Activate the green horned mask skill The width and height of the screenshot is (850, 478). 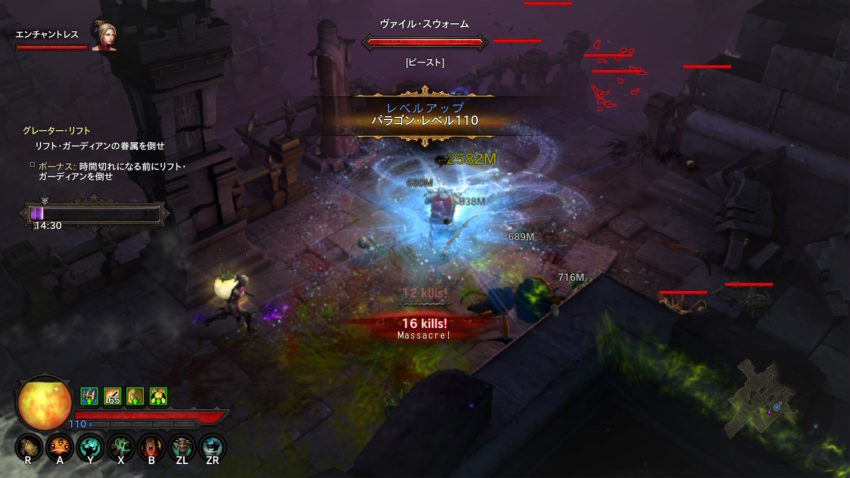click(182, 447)
